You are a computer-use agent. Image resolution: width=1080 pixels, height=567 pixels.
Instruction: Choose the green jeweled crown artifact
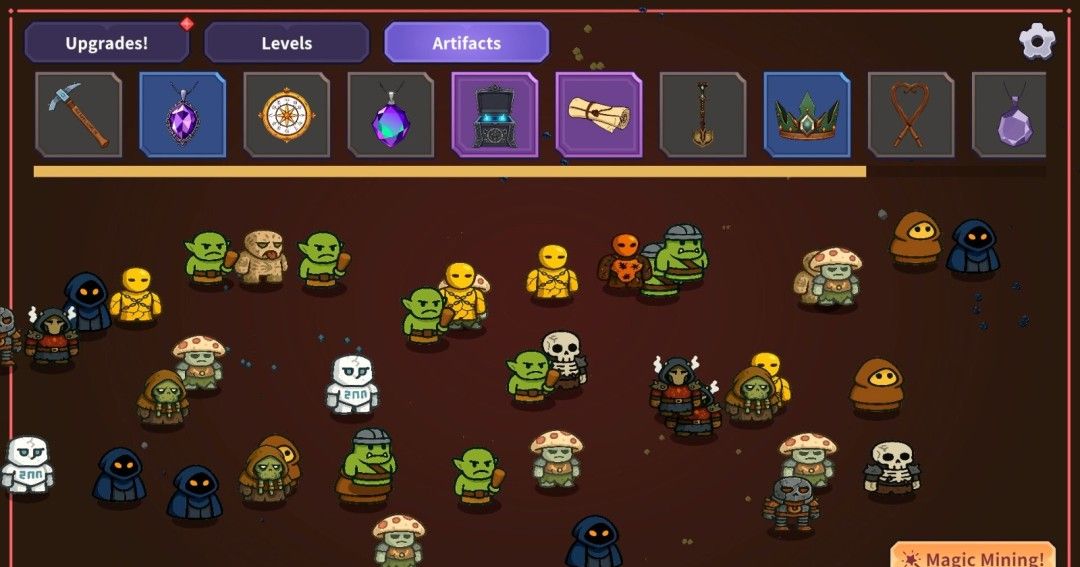[x=806, y=115]
